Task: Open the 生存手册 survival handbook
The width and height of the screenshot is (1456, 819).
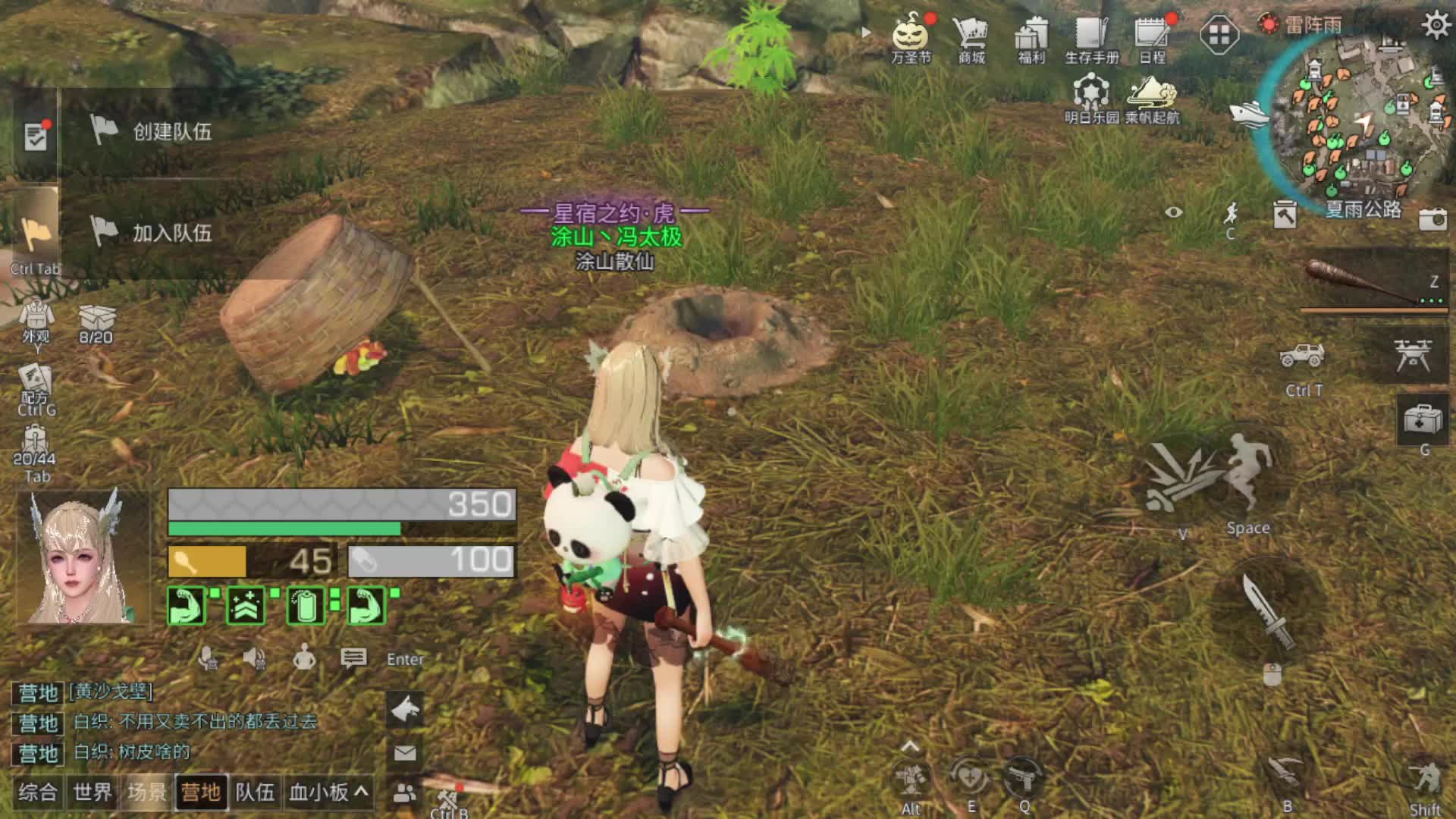Action: [1092, 36]
